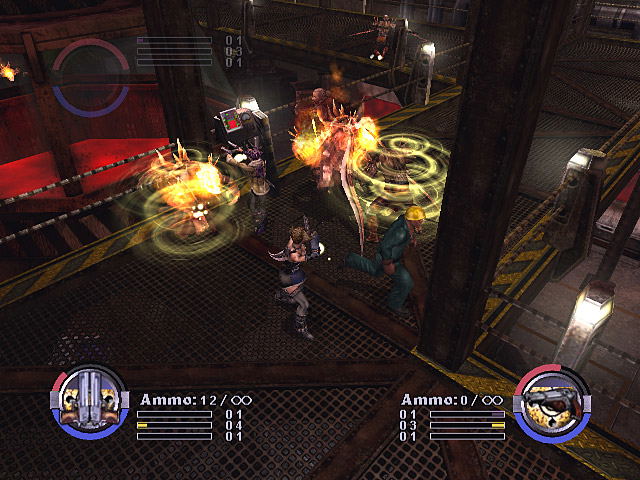Click the single handgun weapon icon
Screen dimensions: 640x480
tap(550, 404)
